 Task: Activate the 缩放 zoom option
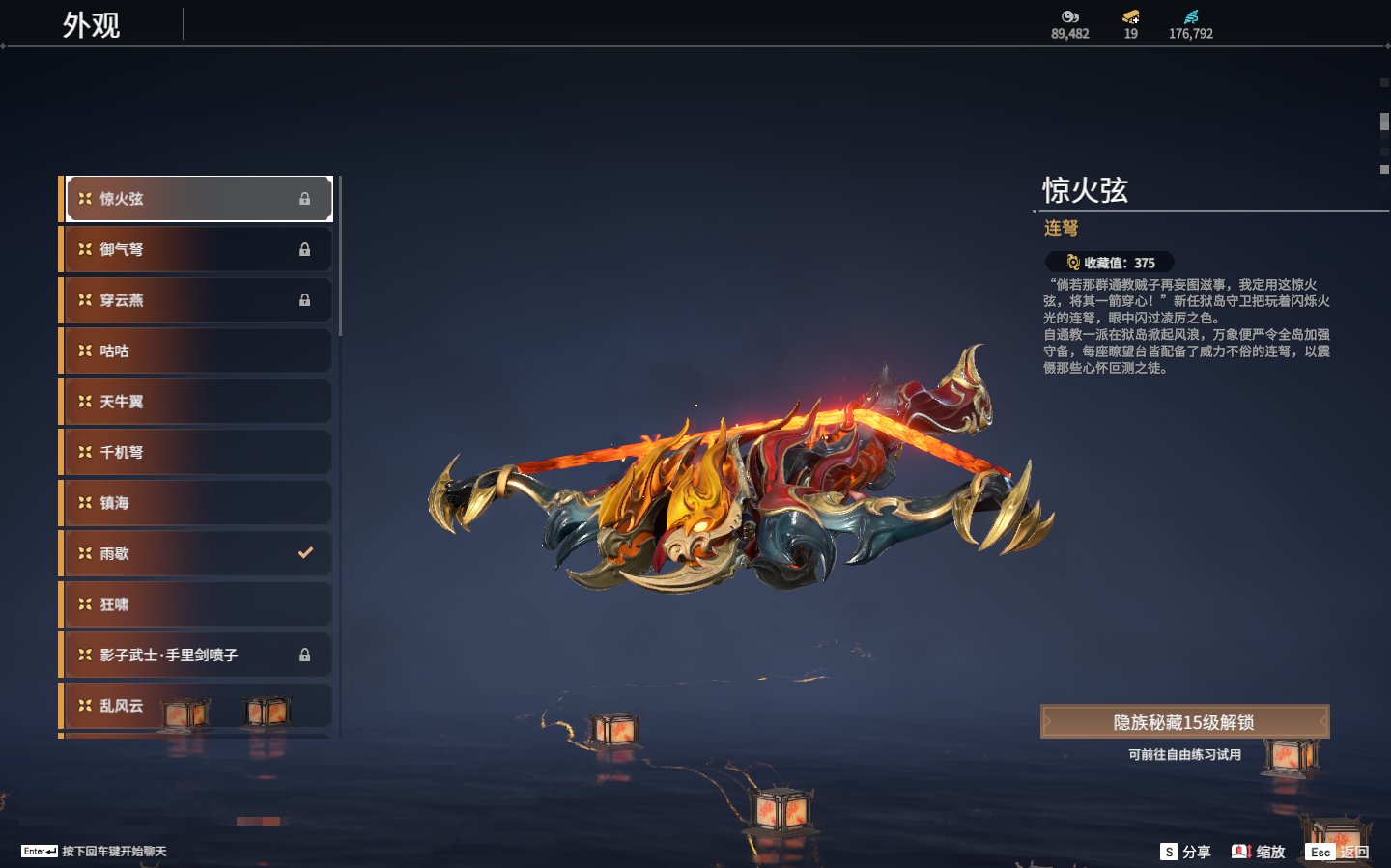[1259, 852]
